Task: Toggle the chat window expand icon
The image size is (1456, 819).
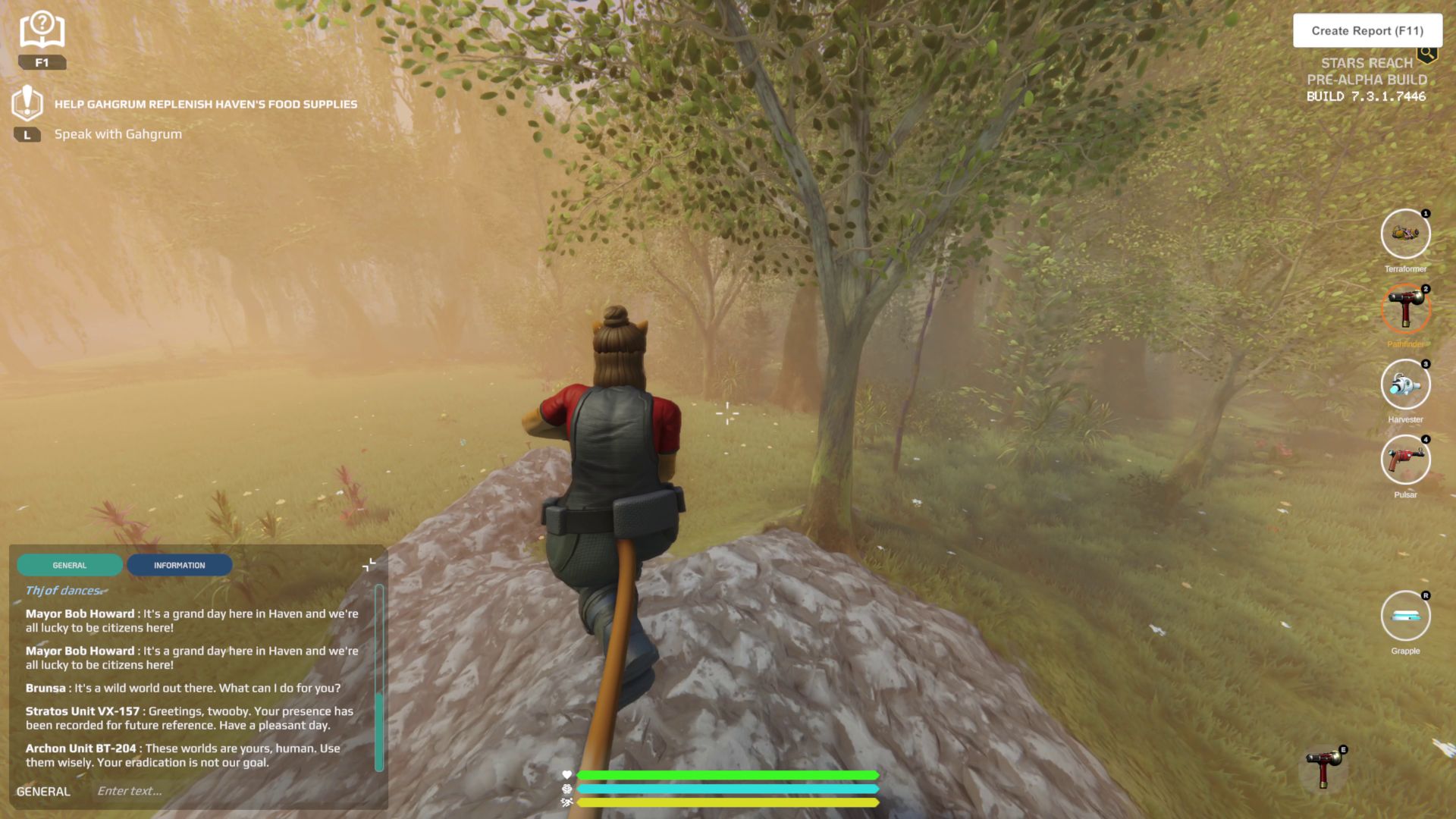Action: 369,565
